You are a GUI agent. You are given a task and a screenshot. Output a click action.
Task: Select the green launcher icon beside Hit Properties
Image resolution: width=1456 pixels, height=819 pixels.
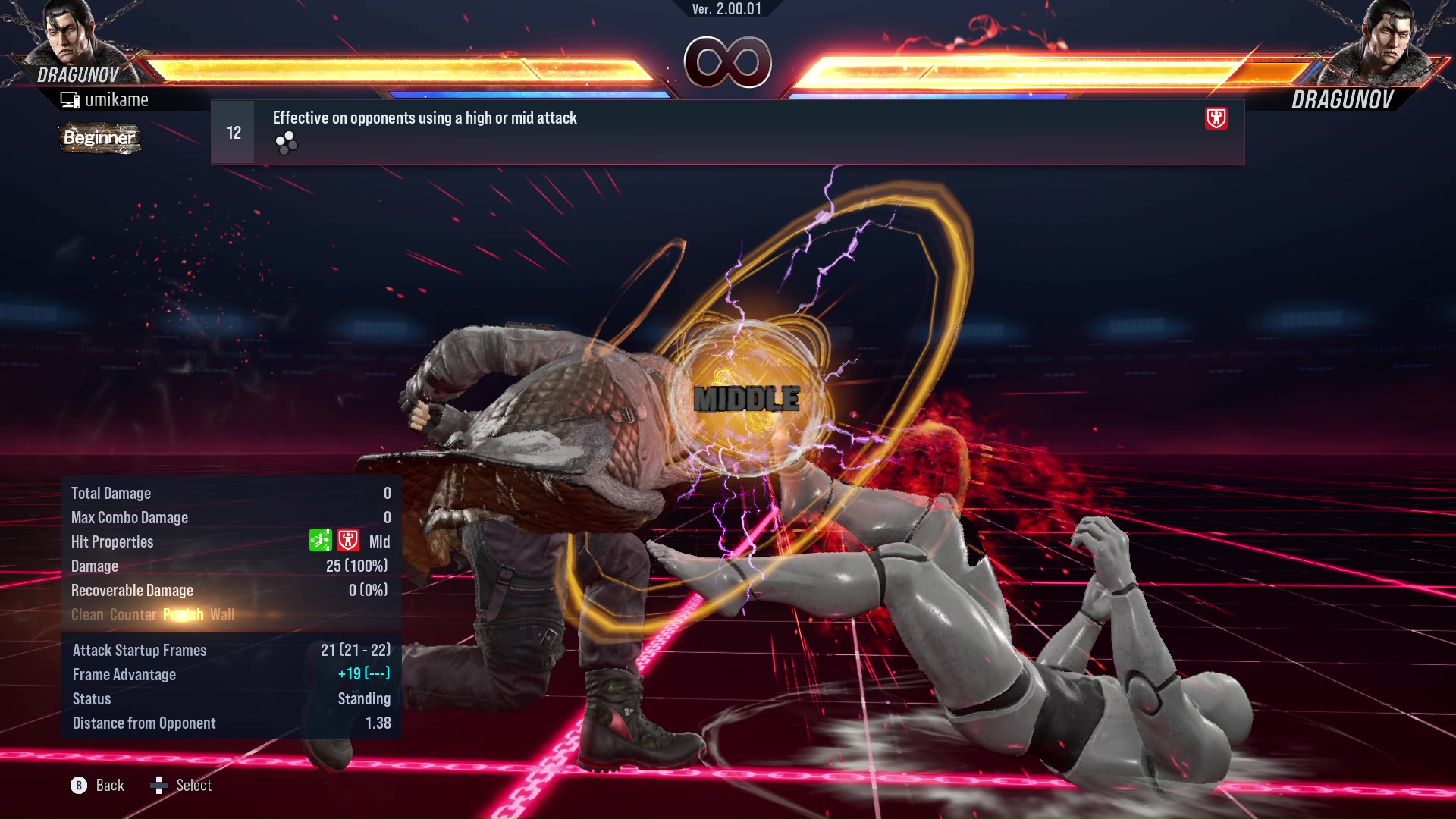(x=322, y=540)
